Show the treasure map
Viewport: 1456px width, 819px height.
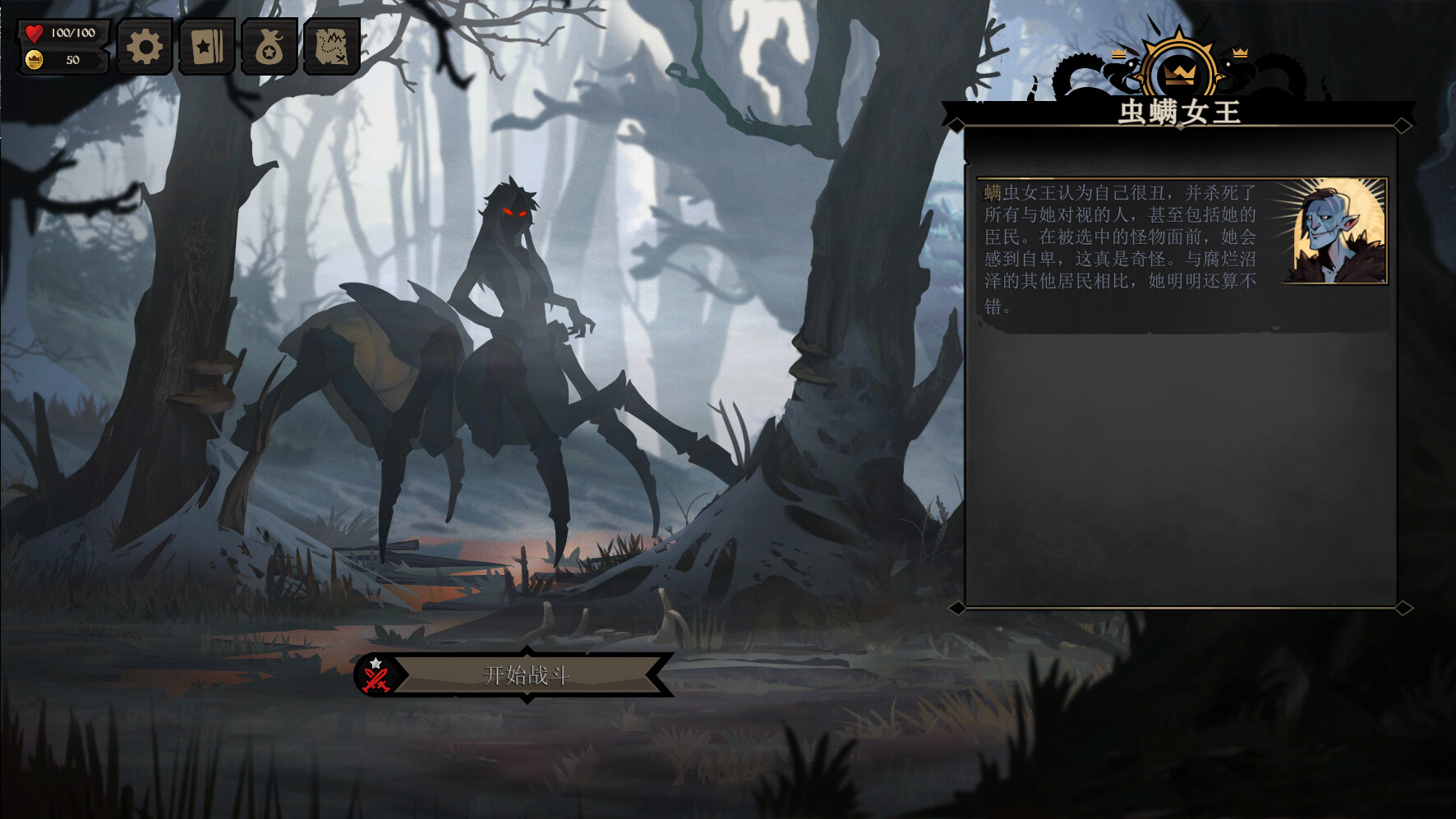(332, 47)
